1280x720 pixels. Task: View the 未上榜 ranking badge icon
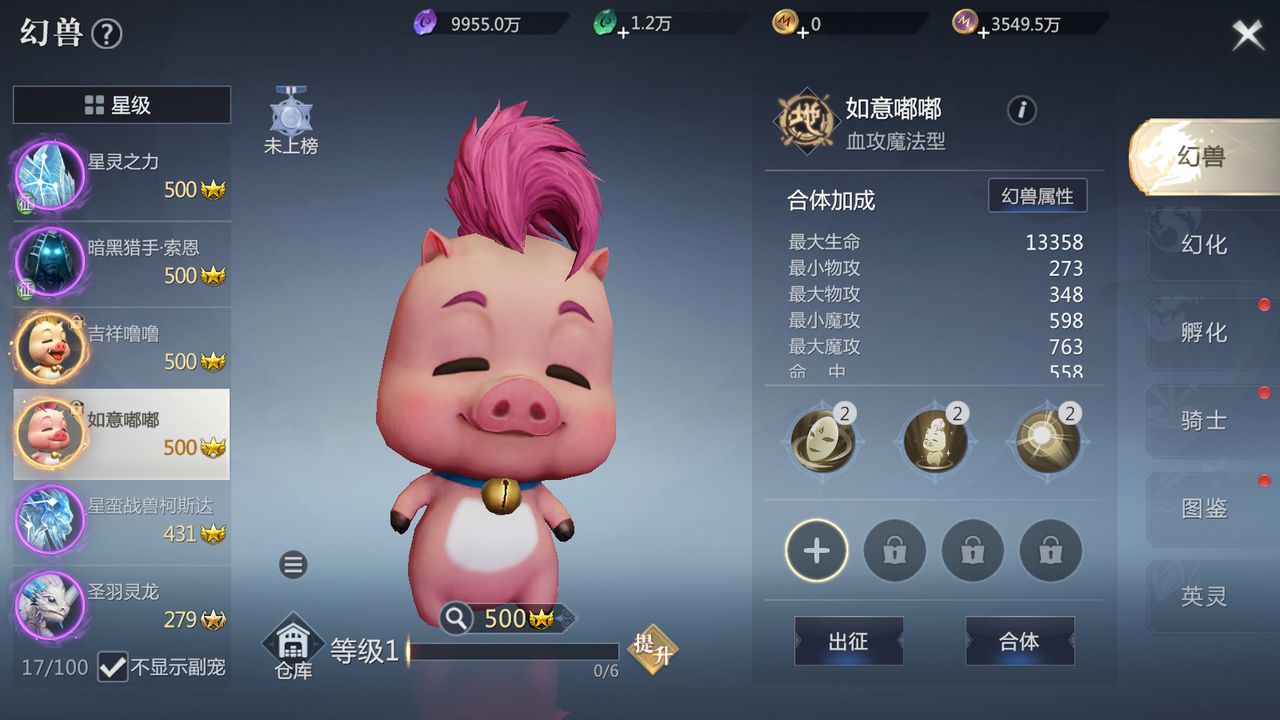pos(289,115)
